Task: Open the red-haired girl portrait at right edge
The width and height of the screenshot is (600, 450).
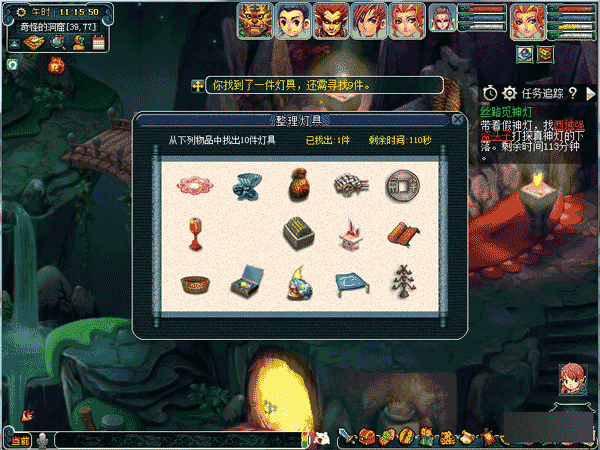Action: click(x=573, y=377)
